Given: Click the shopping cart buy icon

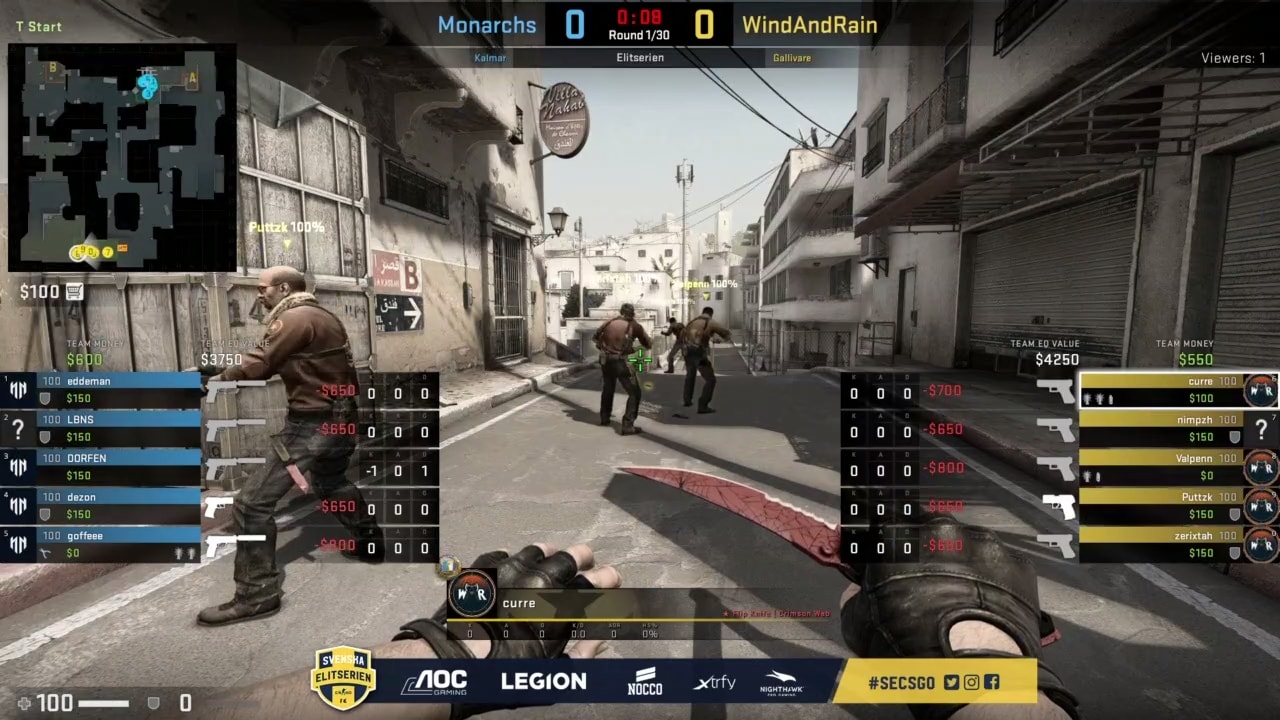Looking at the screenshot, I should pyautogui.click(x=74, y=292).
